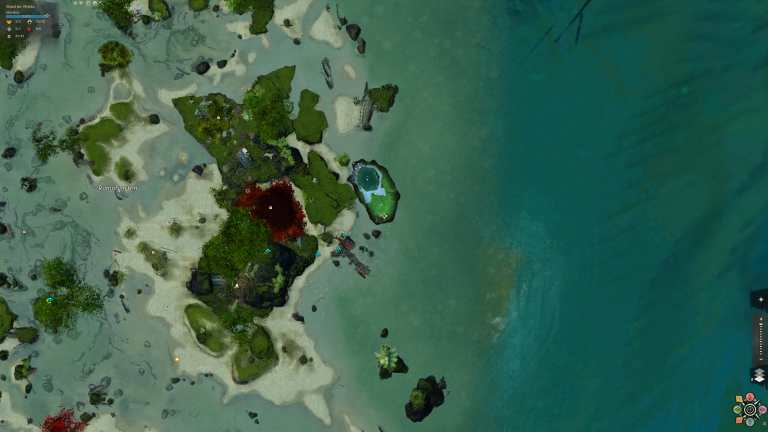The height and width of the screenshot is (432, 768).
Task: Choose the red marker at the top of the compass wheel
Action: 750,398
